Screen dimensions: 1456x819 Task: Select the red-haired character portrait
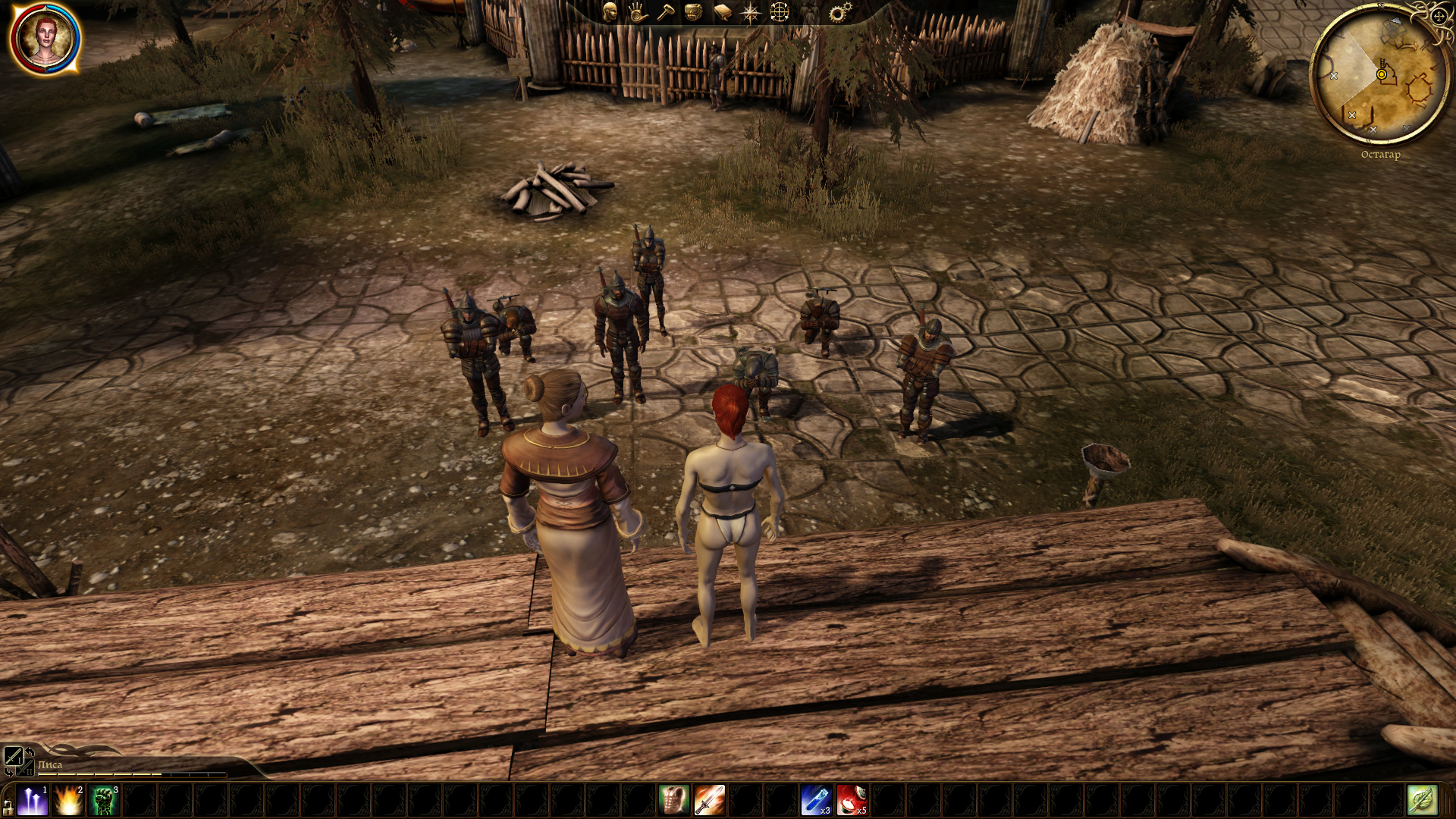point(45,39)
